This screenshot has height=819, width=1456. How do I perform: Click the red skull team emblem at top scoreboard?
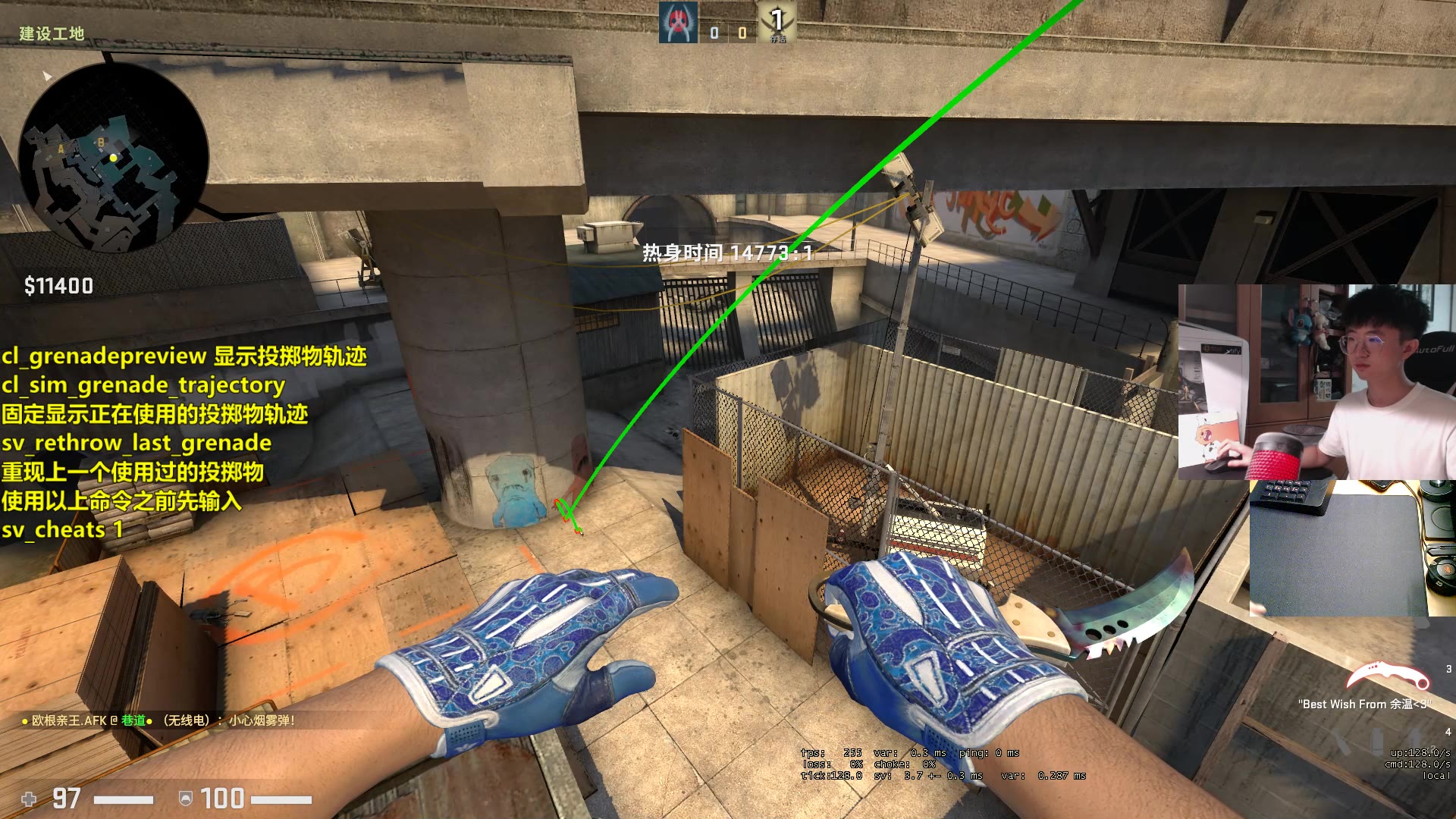pyautogui.click(x=679, y=21)
